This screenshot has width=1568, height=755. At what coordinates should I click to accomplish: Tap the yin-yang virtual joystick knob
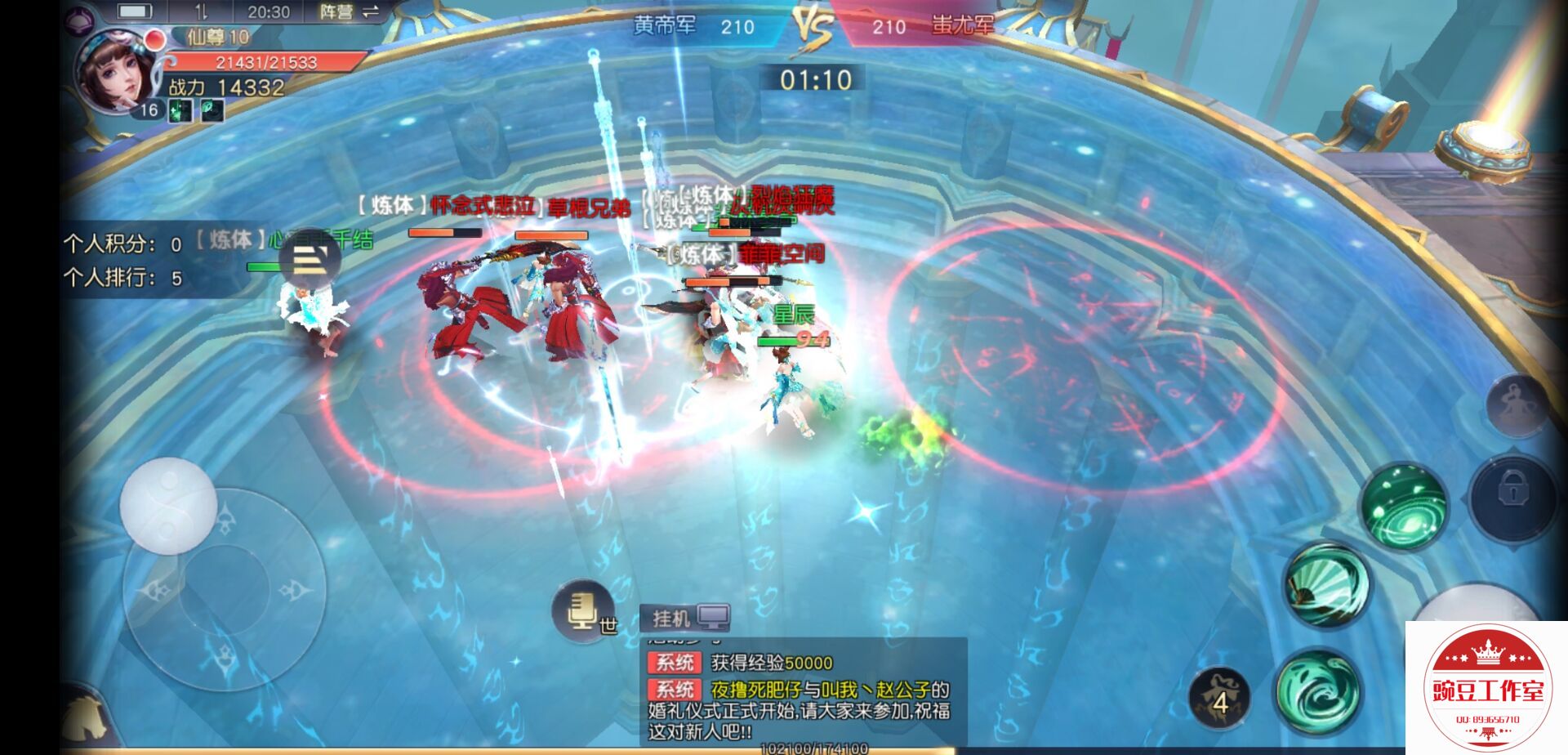[x=168, y=505]
